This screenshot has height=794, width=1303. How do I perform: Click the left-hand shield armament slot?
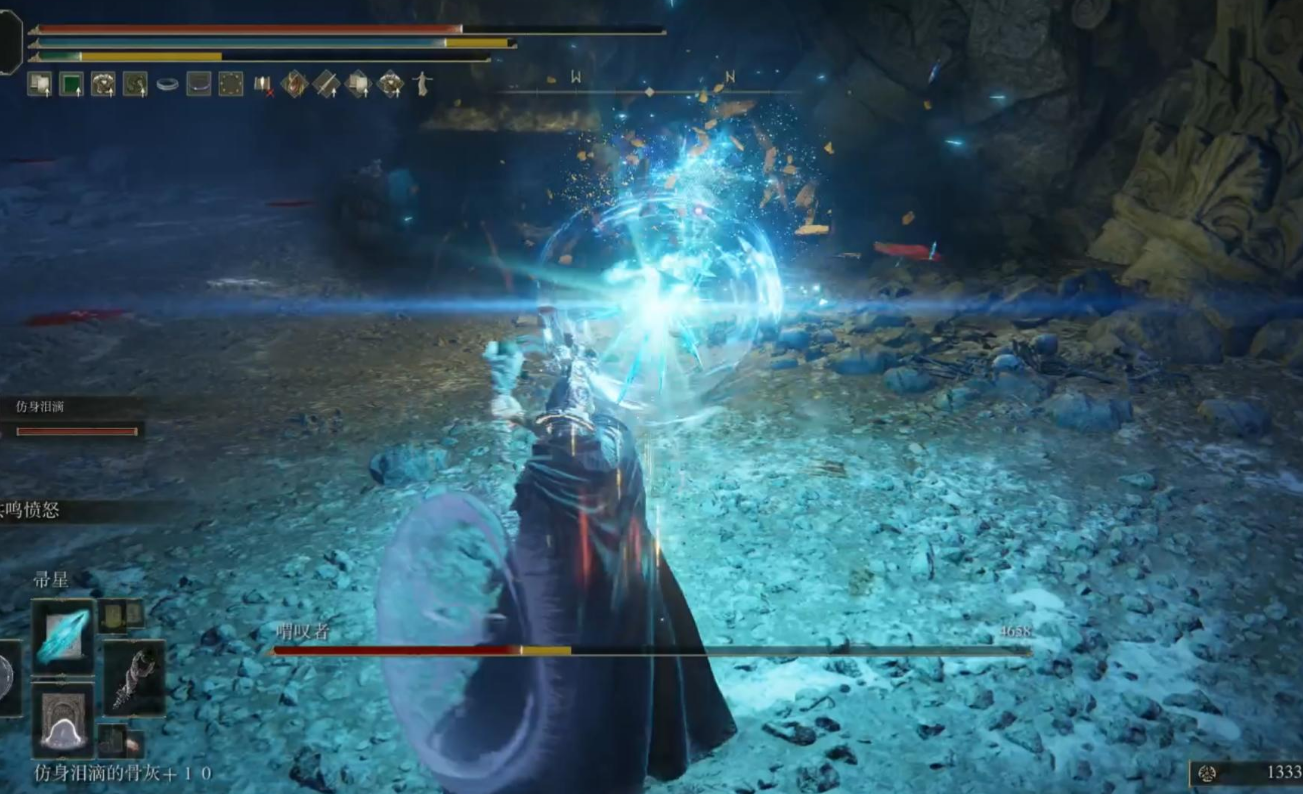8,678
